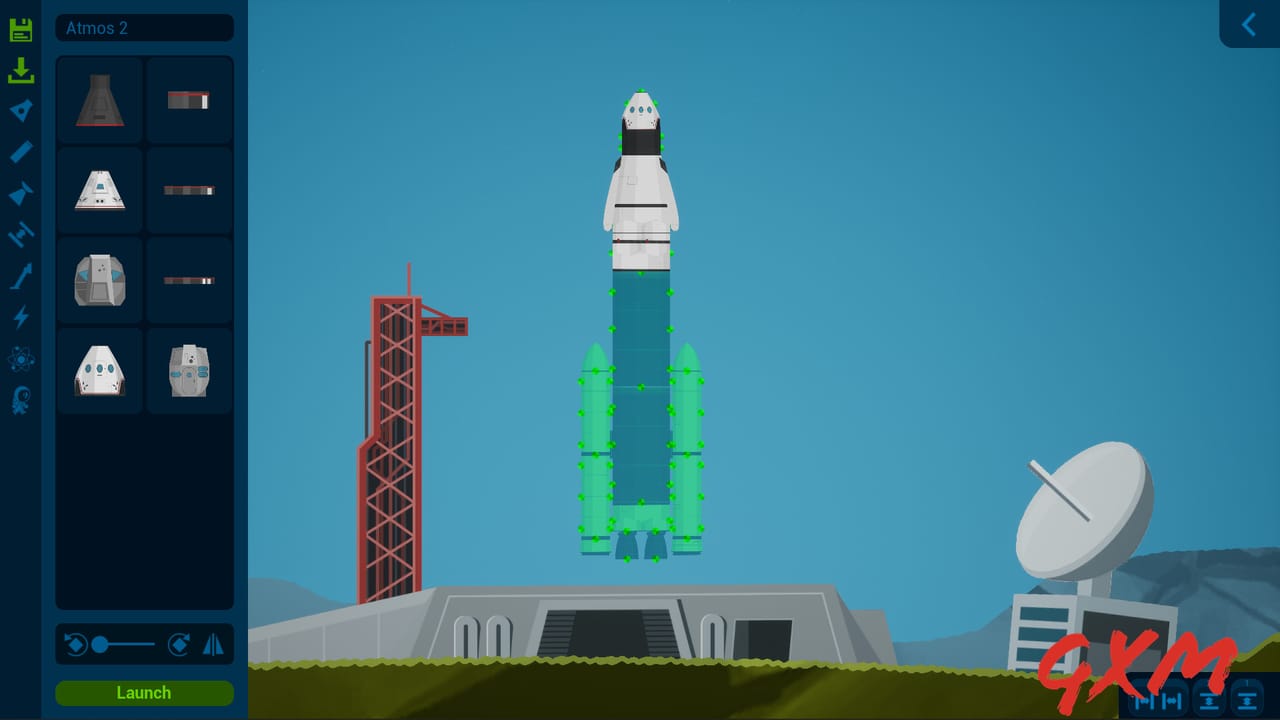Click the Atmos 2 rocket name field
The width and height of the screenshot is (1280, 720).
tap(143, 28)
